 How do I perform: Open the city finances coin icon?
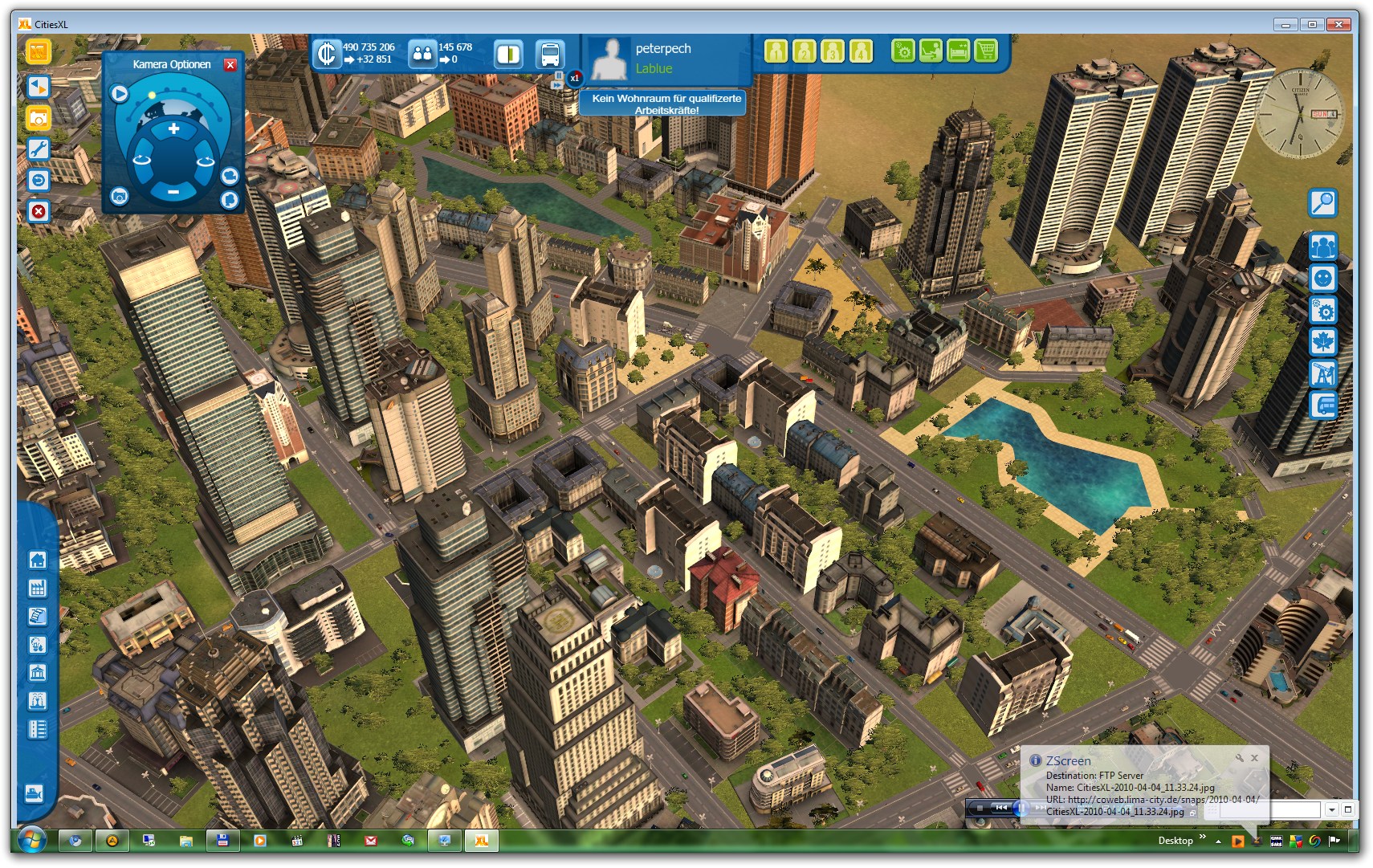click(326, 54)
